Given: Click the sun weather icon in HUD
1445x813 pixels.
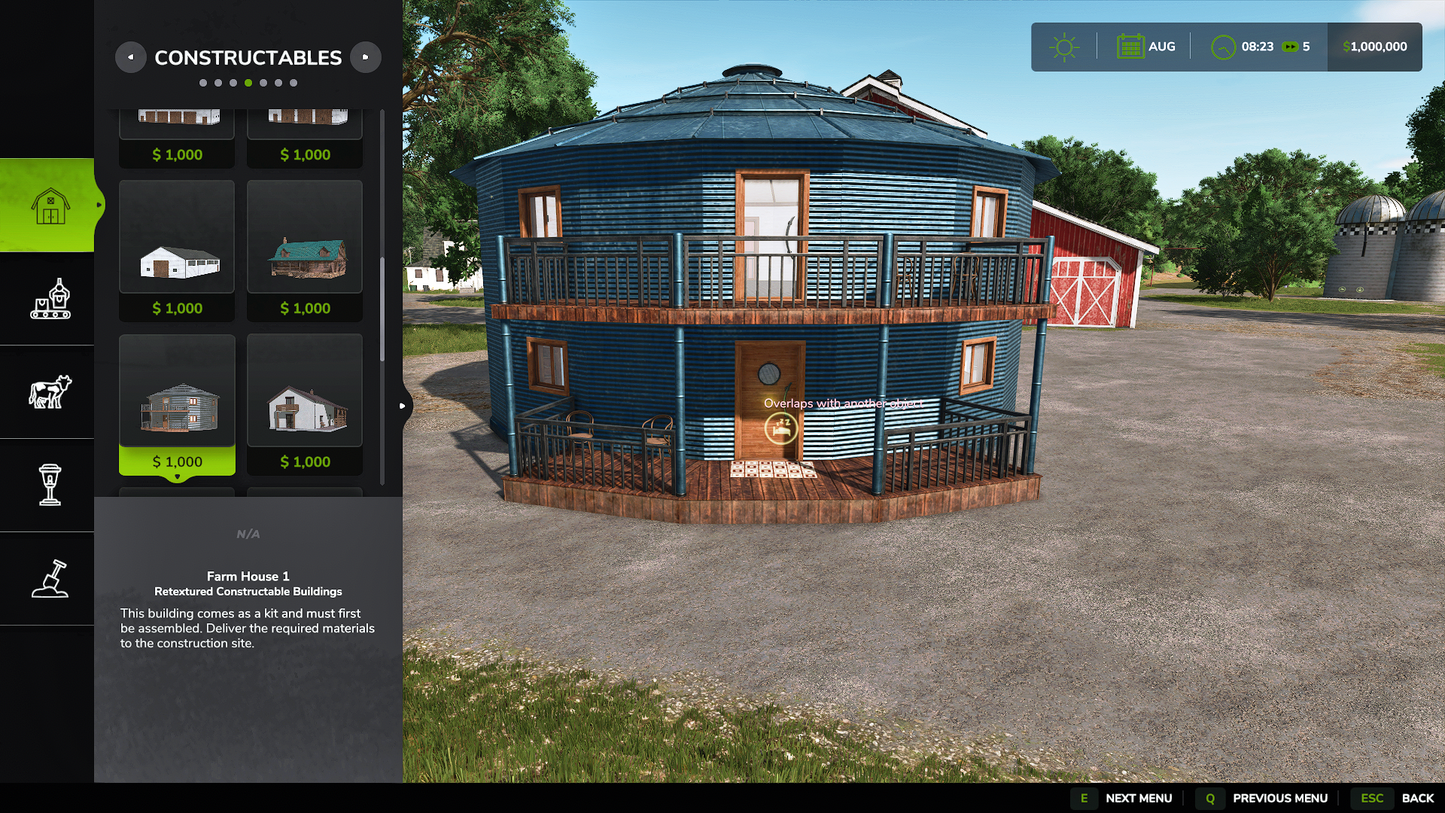Looking at the screenshot, I should coord(1063,46).
